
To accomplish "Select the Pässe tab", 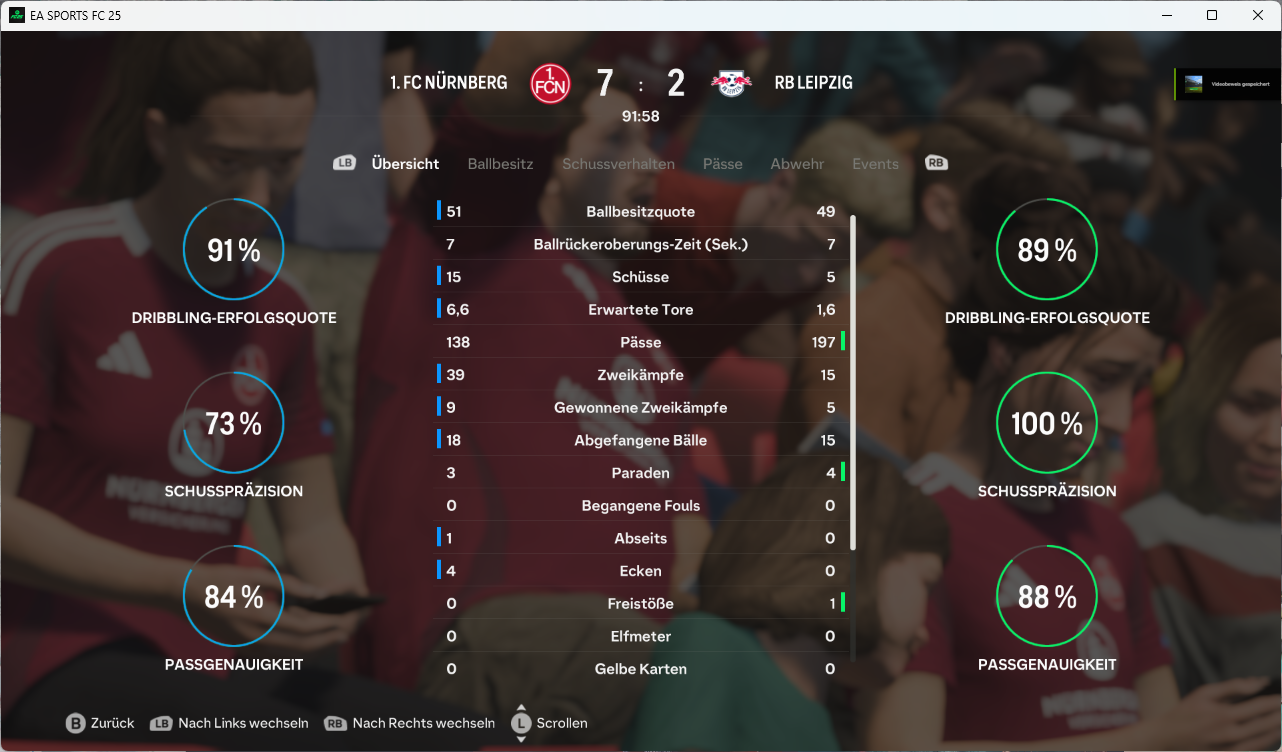I will point(722,164).
